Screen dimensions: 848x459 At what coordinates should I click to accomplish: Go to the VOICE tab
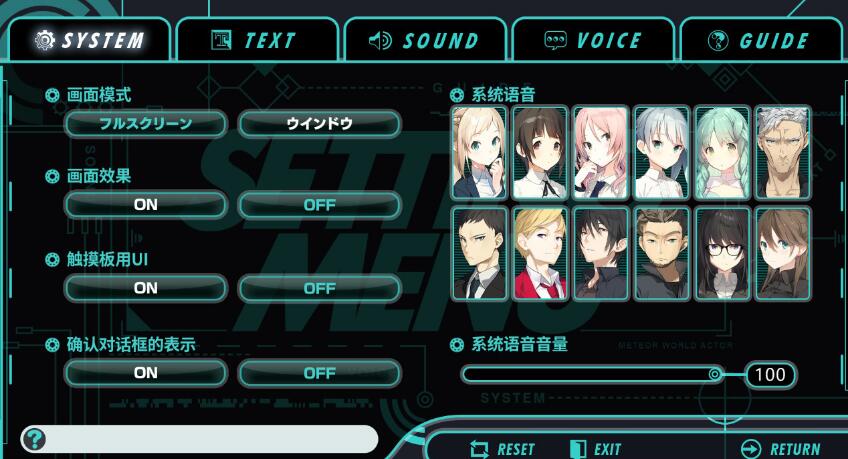592,41
